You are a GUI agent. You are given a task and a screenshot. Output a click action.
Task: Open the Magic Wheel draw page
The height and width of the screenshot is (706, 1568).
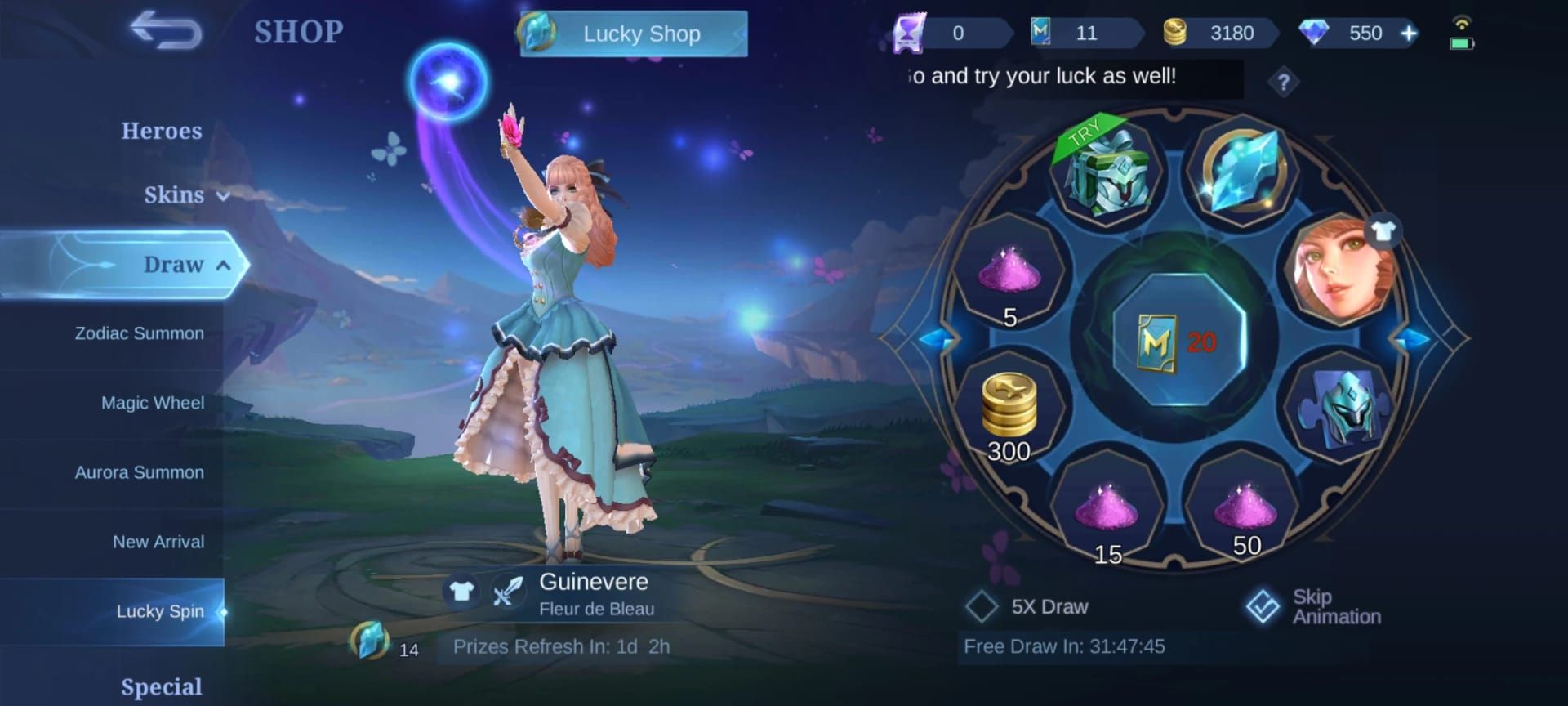(151, 402)
